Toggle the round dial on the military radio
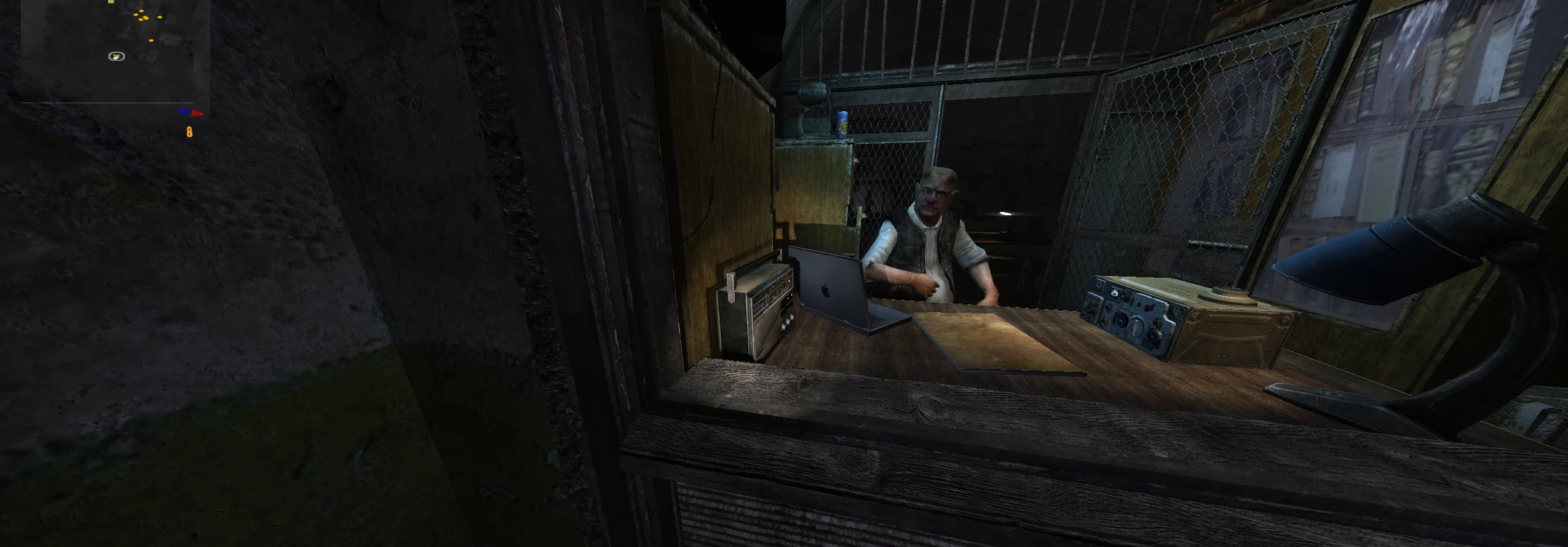Screen dimensions: 1568x547 [x=1136, y=328]
